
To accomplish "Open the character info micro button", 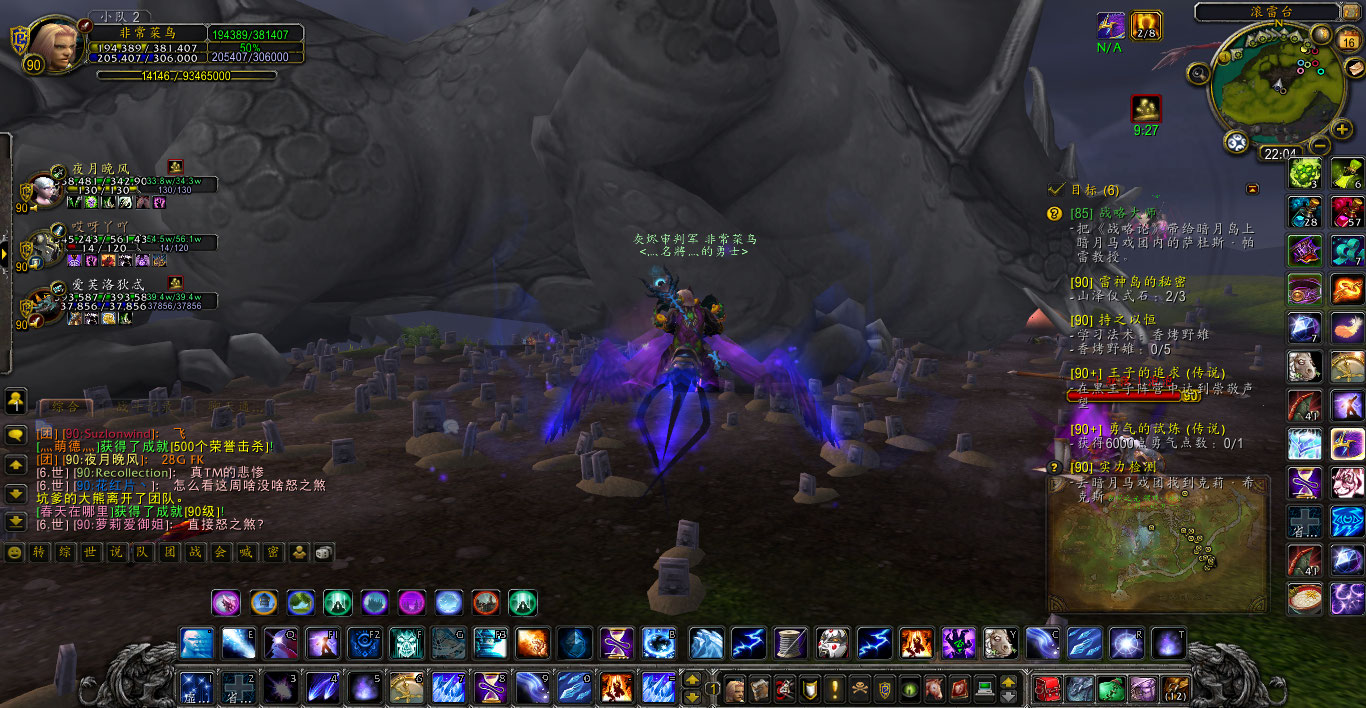I will click(x=735, y=688).
